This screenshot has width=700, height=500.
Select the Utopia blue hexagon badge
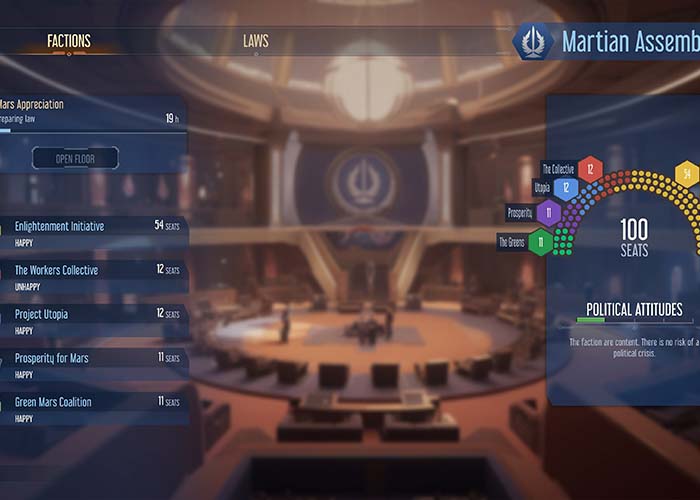(566, 187)
